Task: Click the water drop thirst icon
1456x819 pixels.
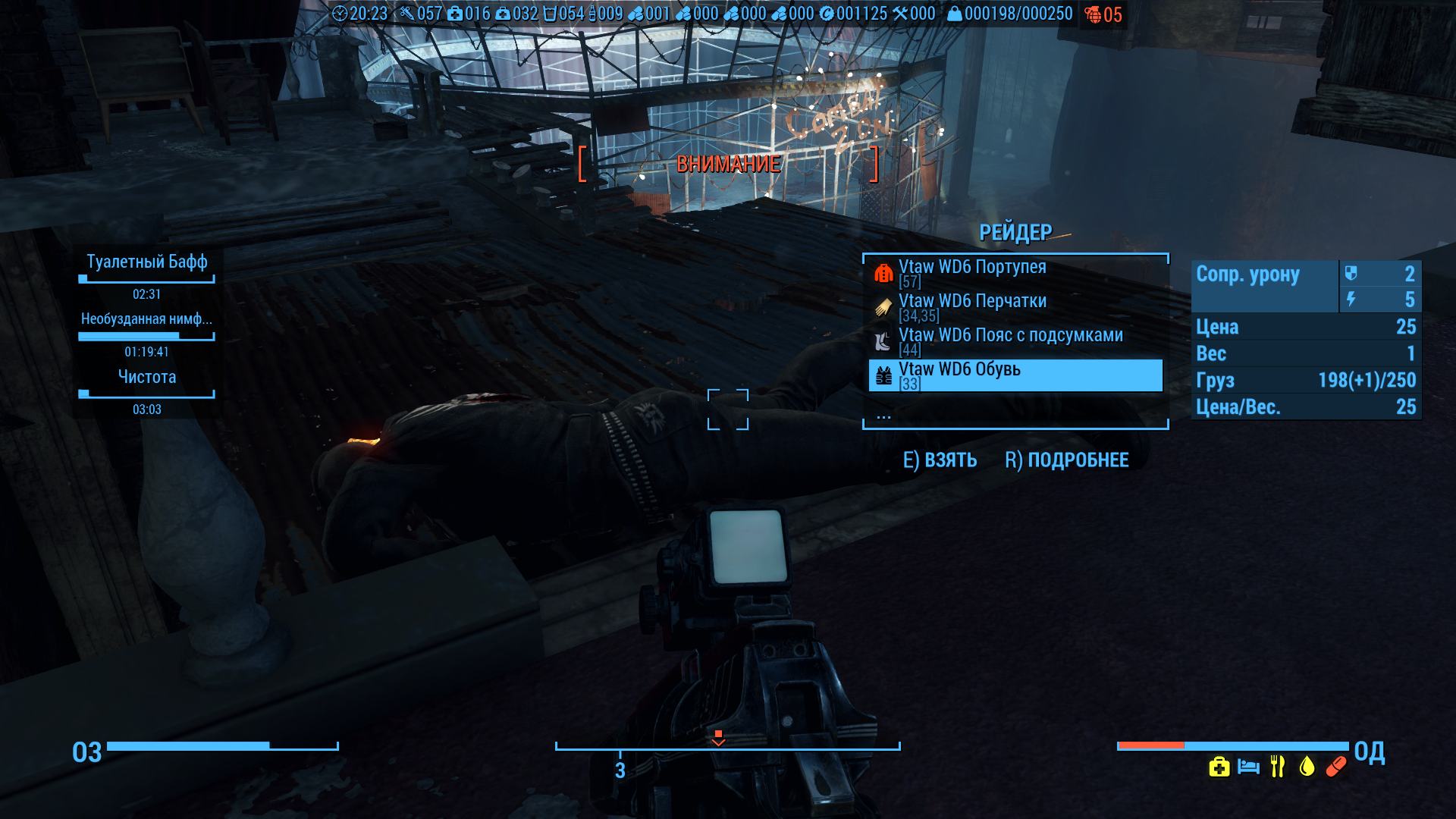Action: 1307,767
